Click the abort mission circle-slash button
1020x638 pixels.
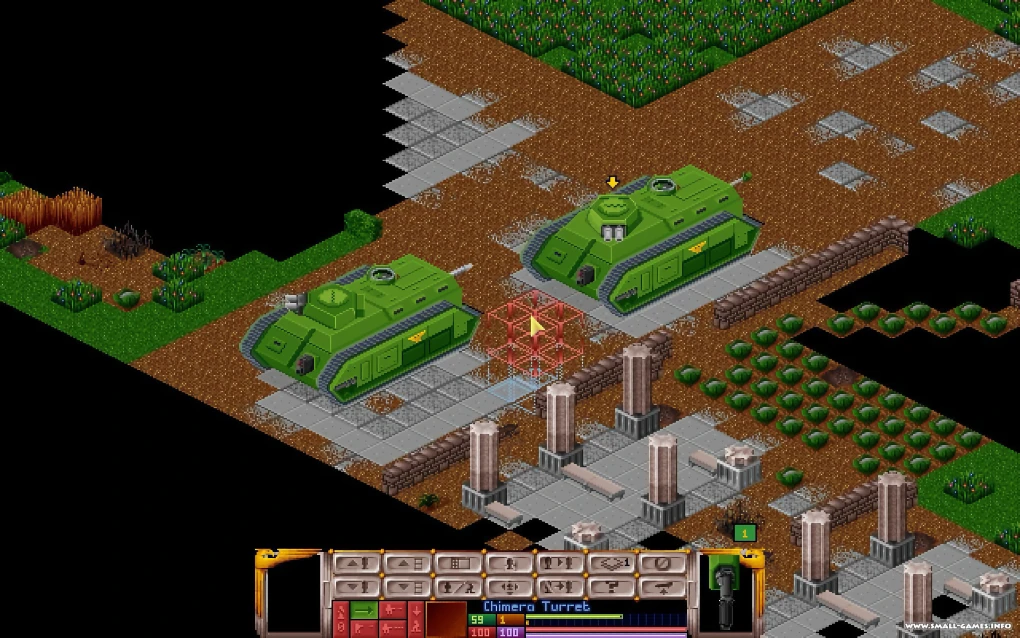coord(667,563)
